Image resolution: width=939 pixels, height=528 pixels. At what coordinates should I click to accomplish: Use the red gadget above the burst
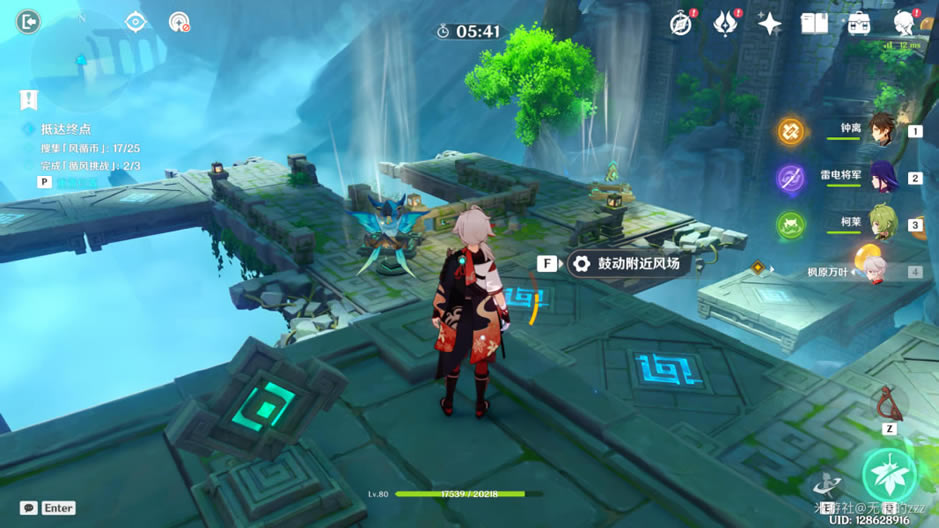coord(886,404)
